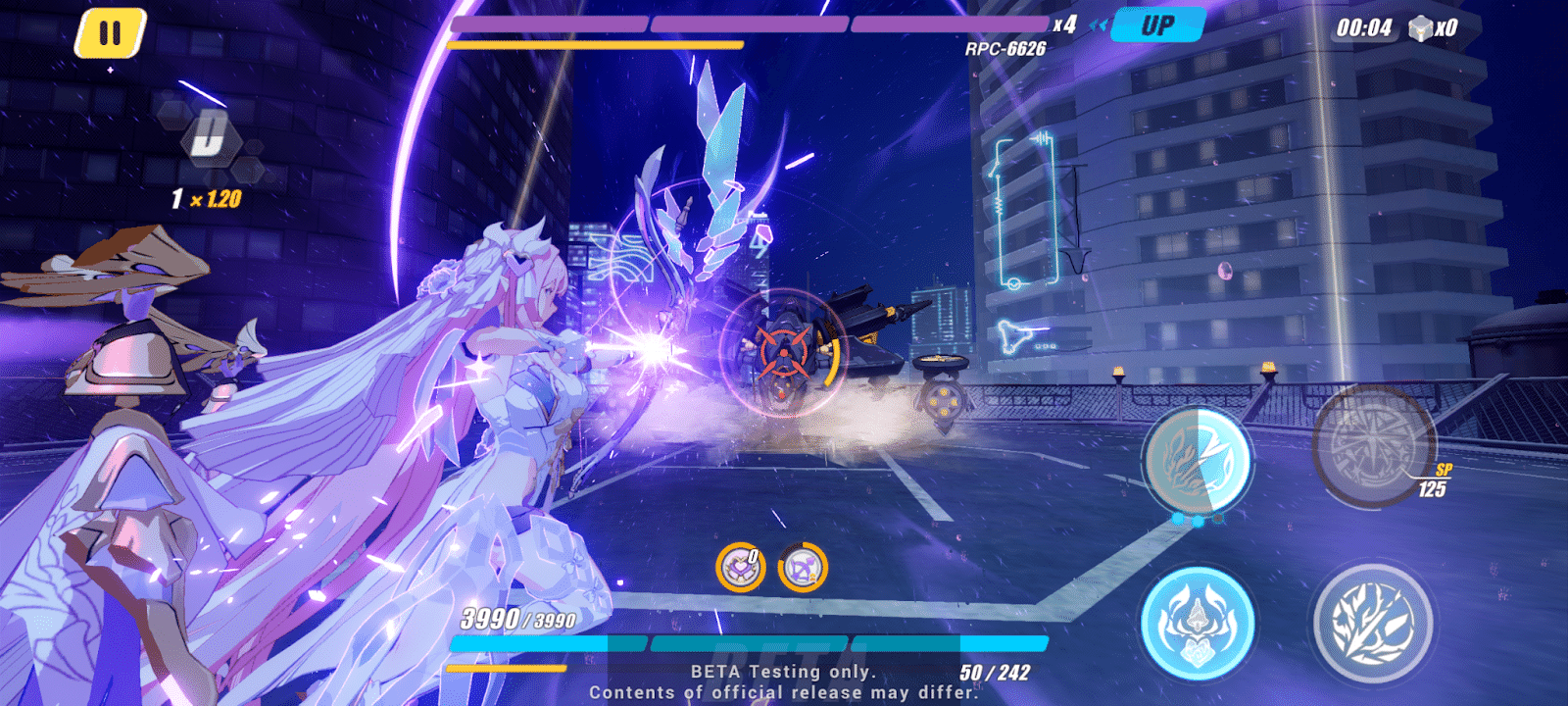Tap the yellow progress bar at bottom left
1568x706 pixels.
click(505, 667)
